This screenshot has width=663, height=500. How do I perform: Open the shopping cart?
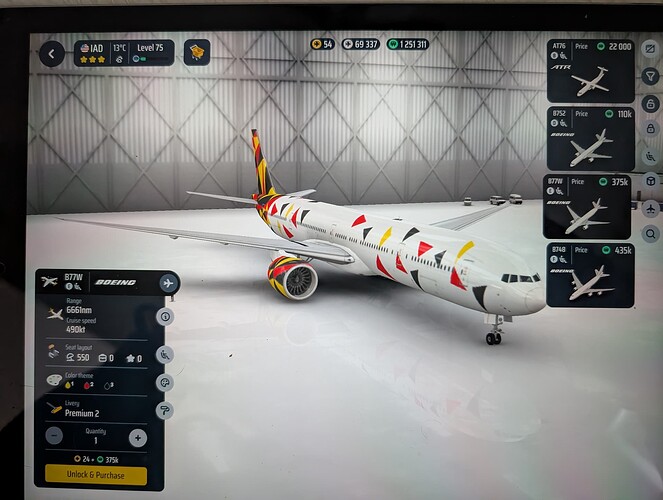pyautogui.click(x=198, y=54)
